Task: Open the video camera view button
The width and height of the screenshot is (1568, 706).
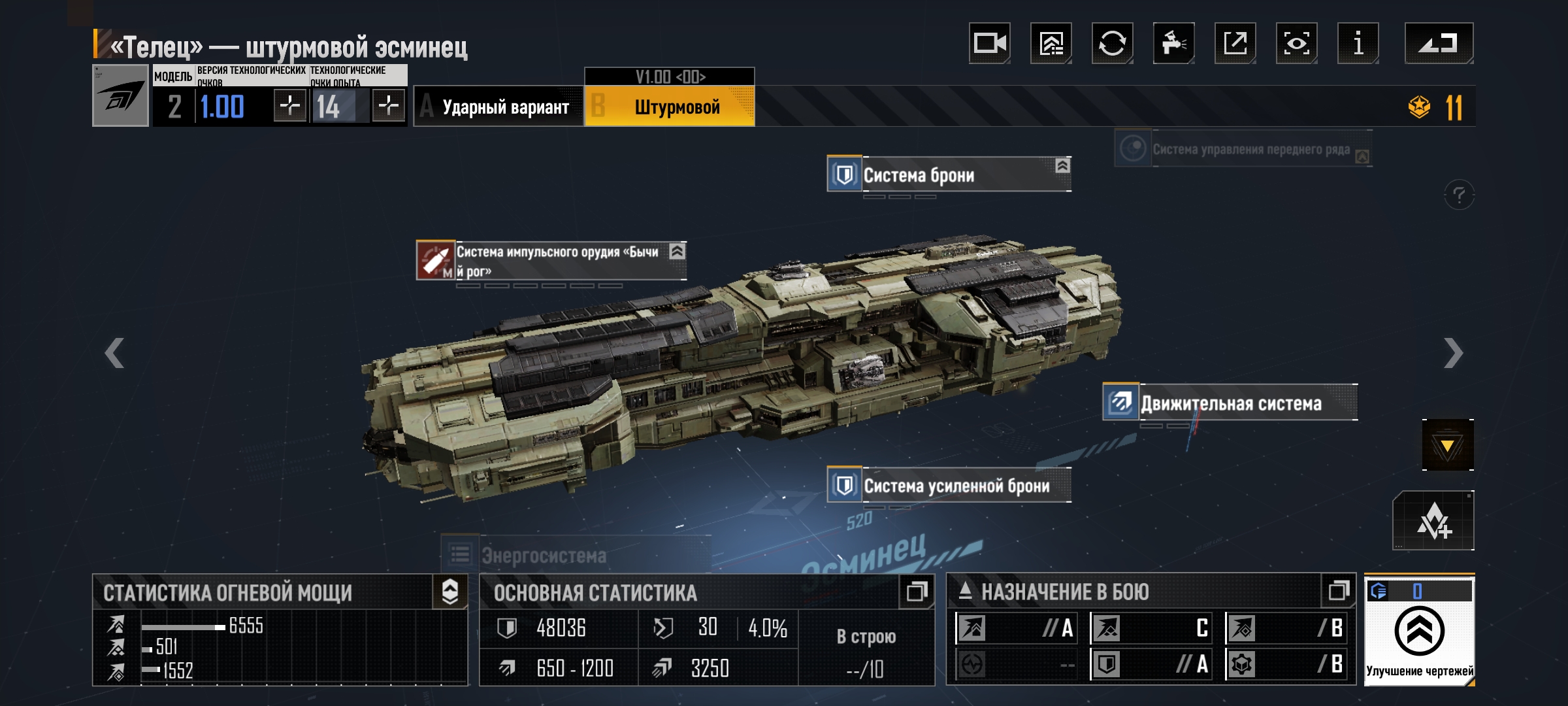Action: pos(989,43)
